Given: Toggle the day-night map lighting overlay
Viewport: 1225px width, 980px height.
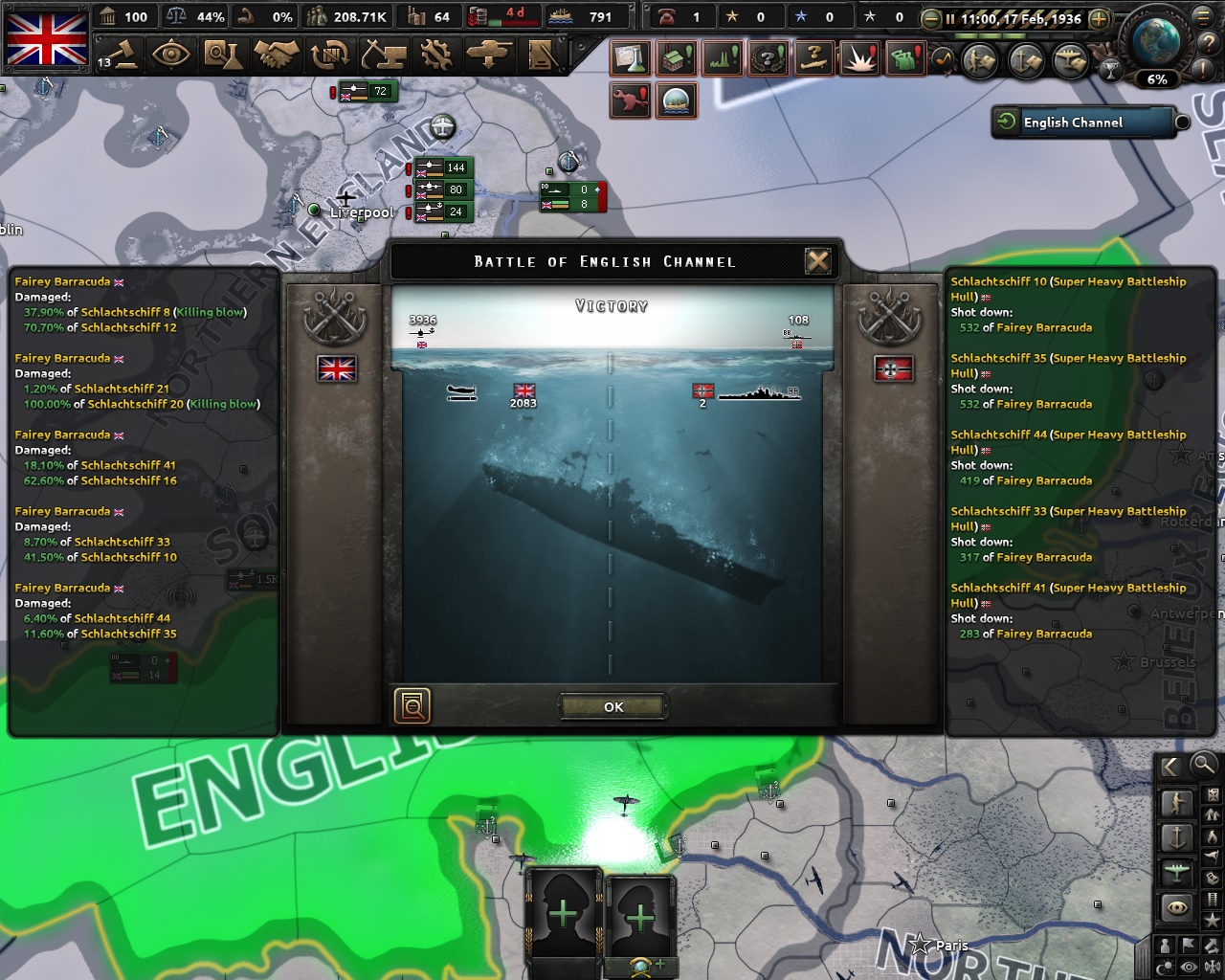Looking at the screenshot, I should [1163, 964].
